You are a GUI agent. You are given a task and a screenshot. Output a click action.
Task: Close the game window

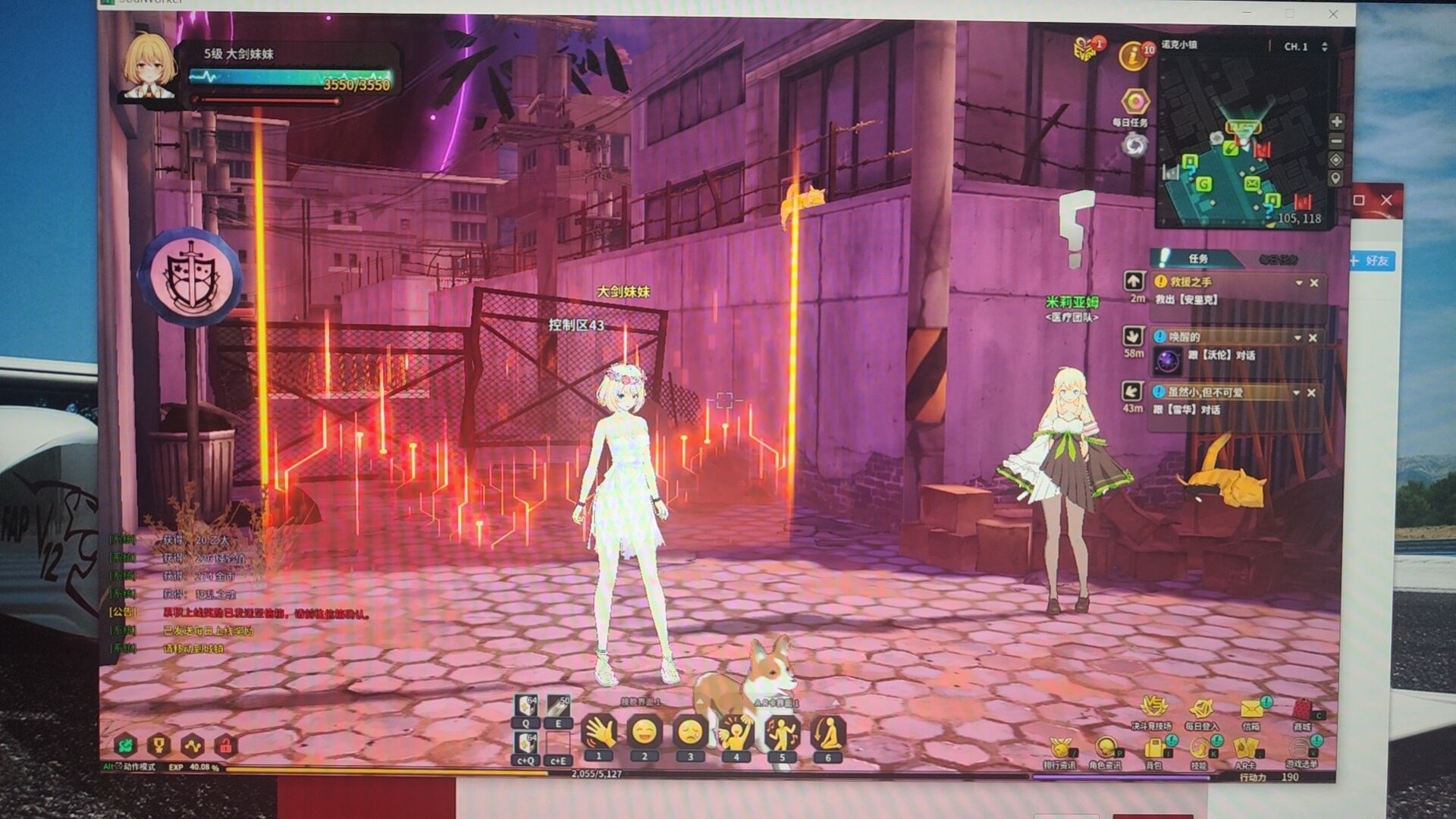1333,14
